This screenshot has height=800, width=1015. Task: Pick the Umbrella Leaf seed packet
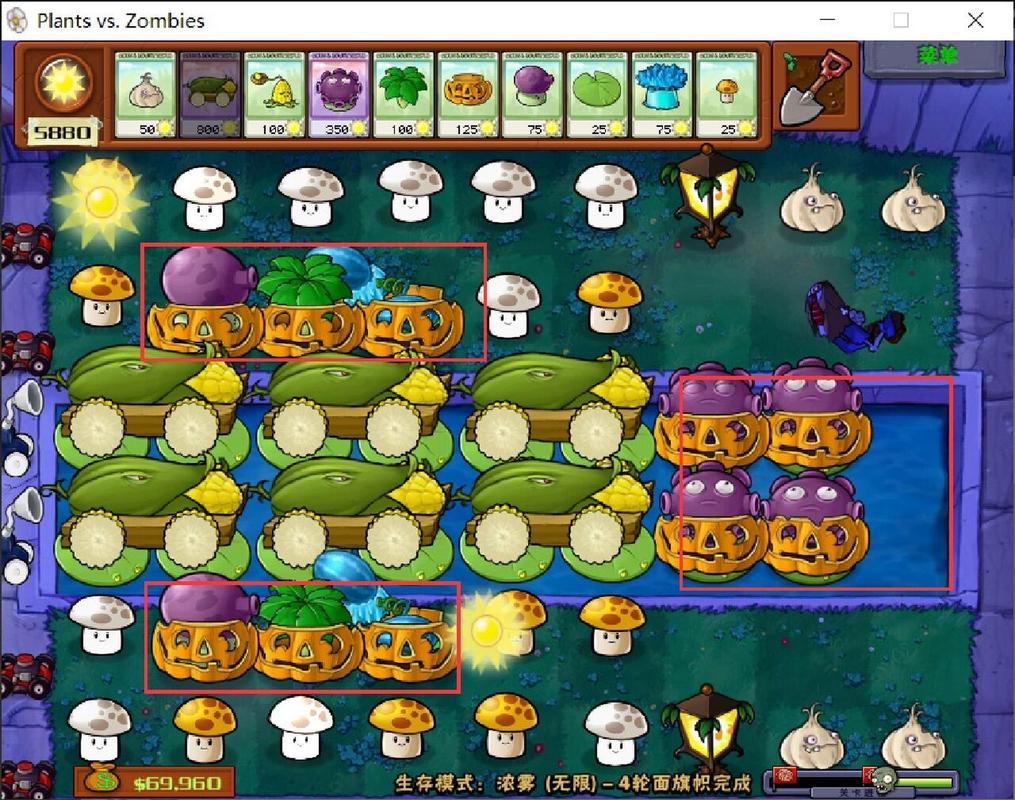tap(403, 95)
